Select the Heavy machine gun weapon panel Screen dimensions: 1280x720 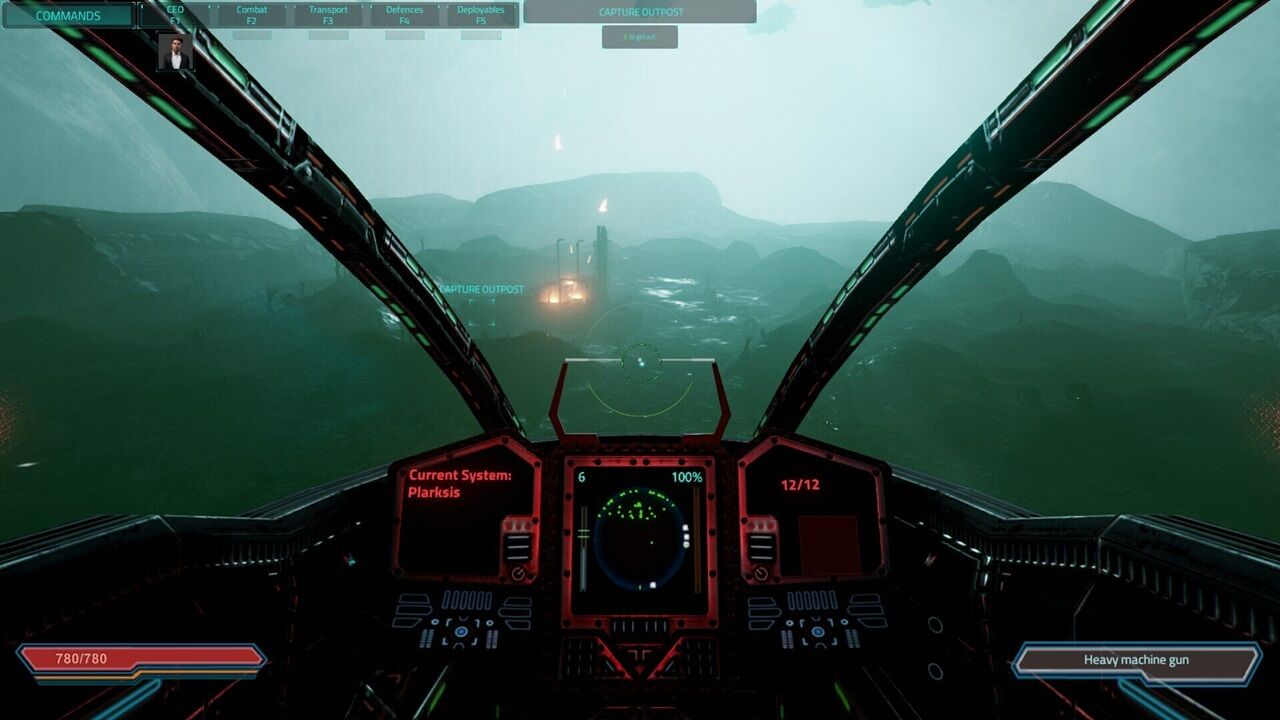tap(1135, 660)
